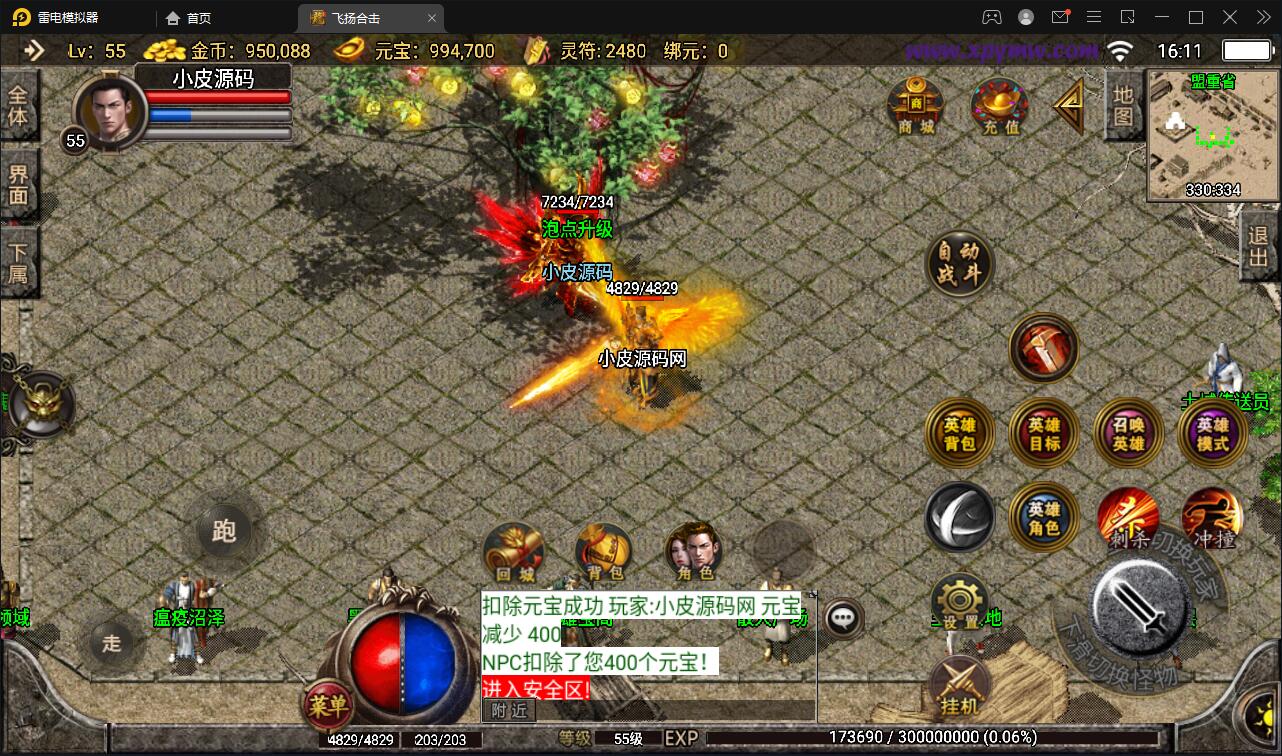Expand the 界面 side panel tab
Image resolution: width=1282 pixels, height=756 pixels.
18,186
